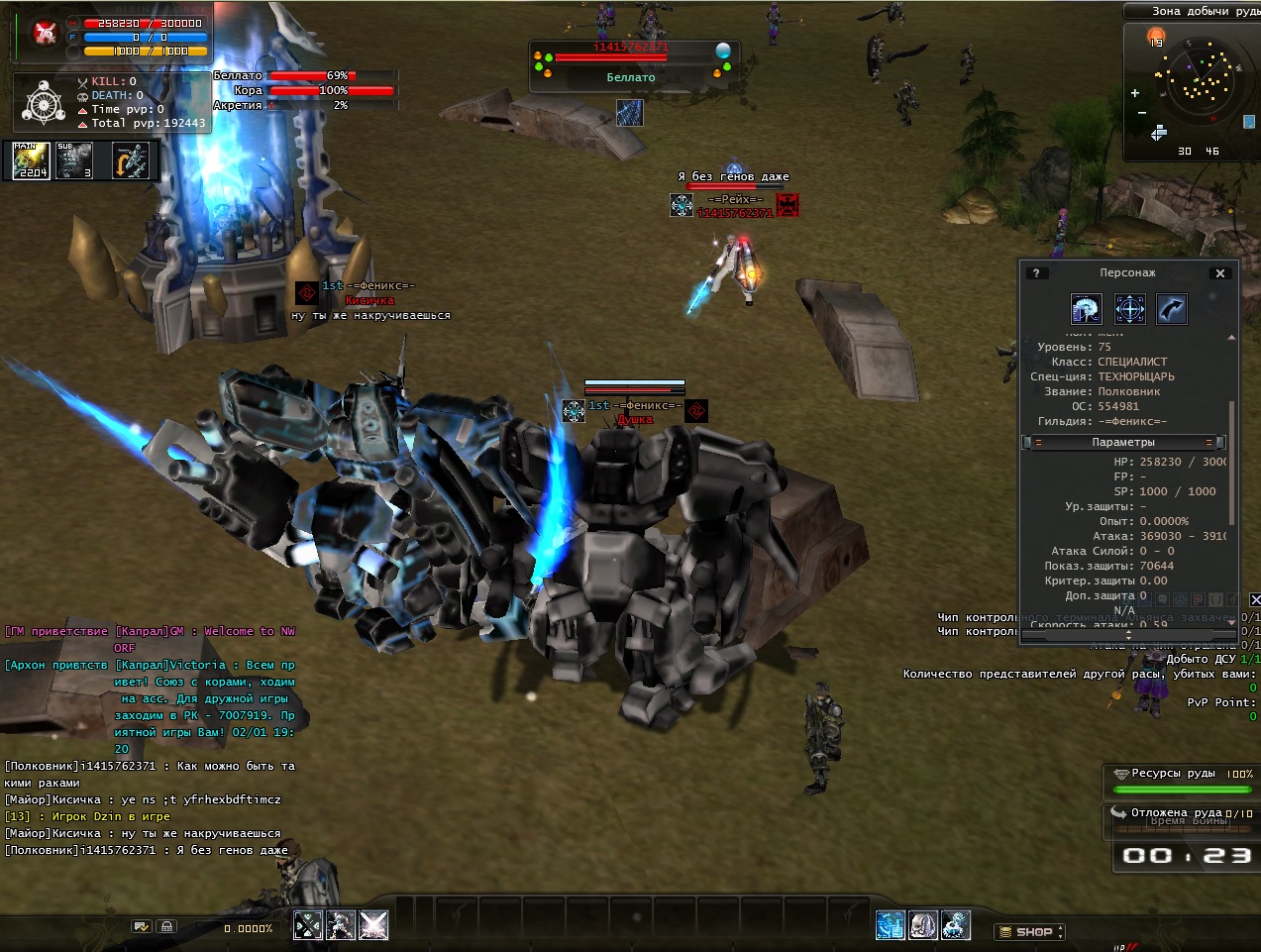
Task: Close the Персонаж character panel
Action: tap(1220, 273)
